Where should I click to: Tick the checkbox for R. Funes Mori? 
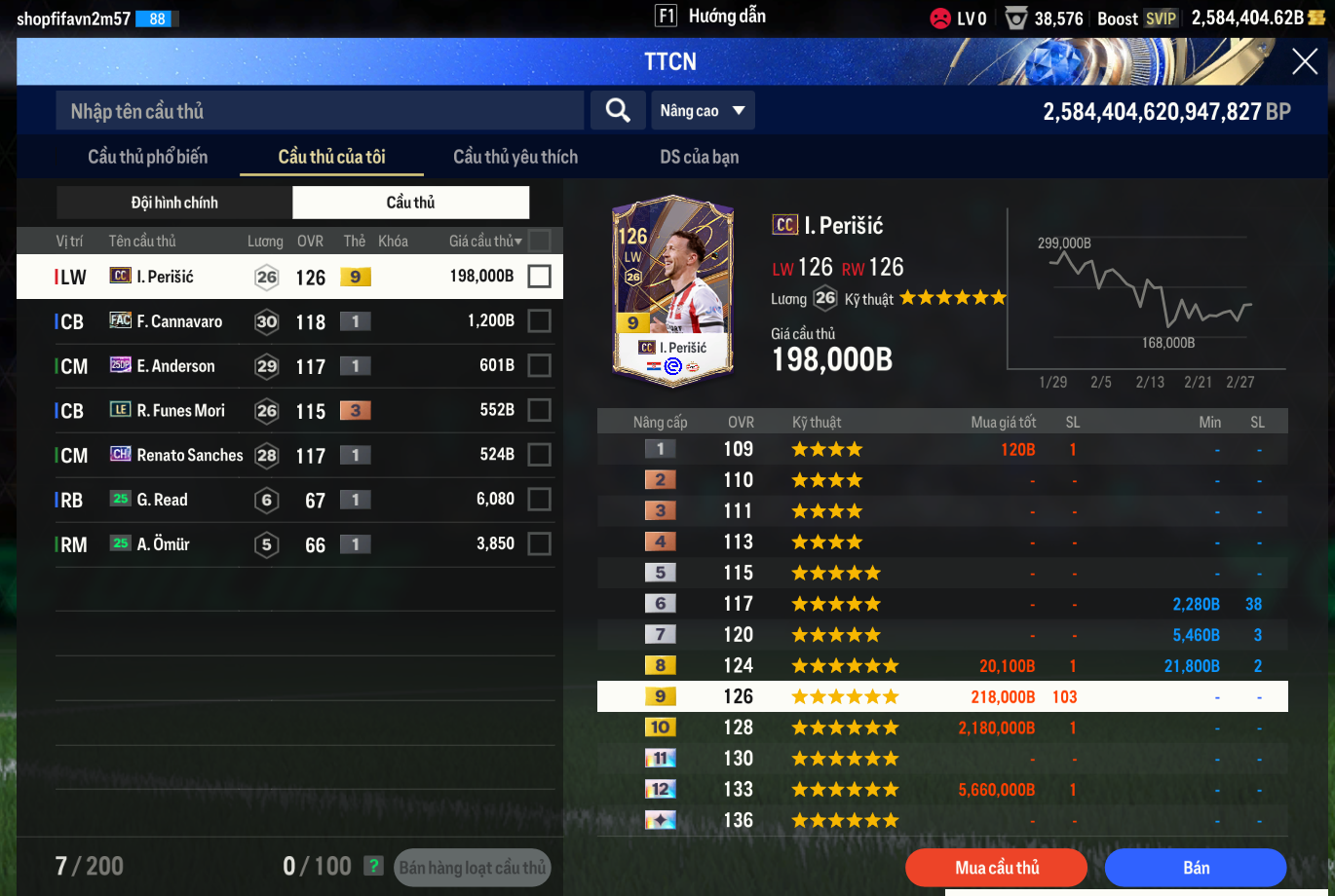(x=539, y=410)
